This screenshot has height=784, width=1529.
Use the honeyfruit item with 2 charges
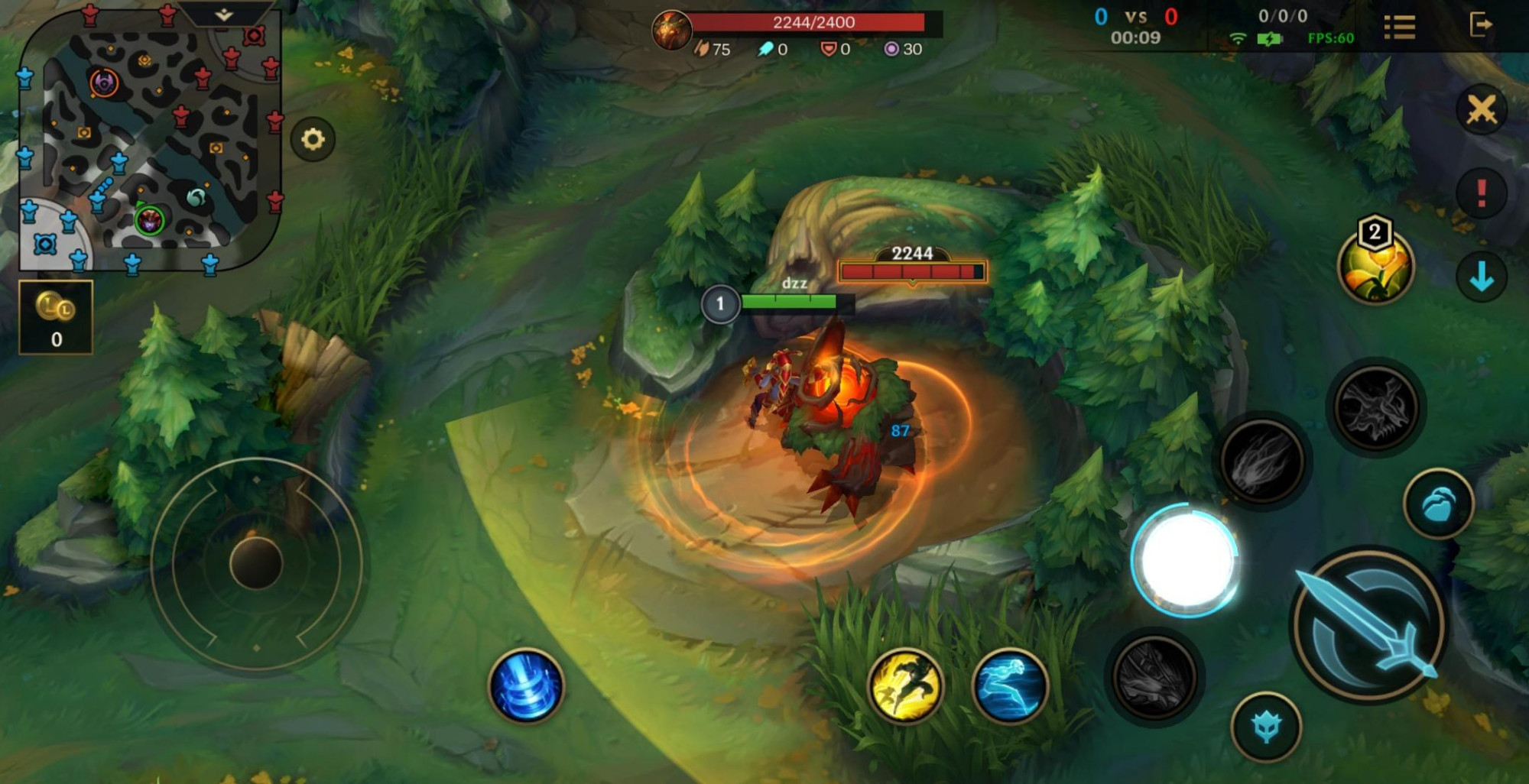tap(1375, 265)
